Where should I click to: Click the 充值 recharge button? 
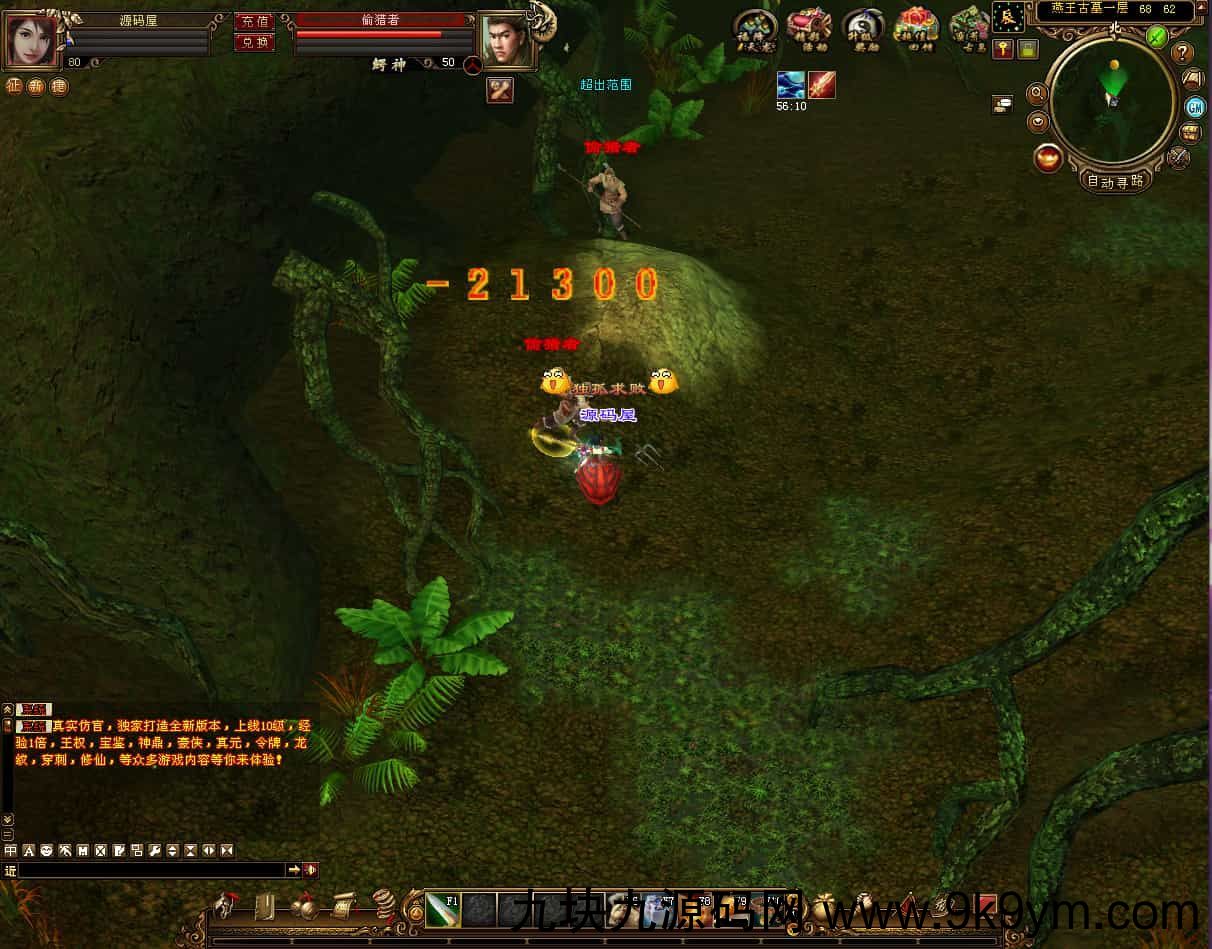(x=254, y=21)
